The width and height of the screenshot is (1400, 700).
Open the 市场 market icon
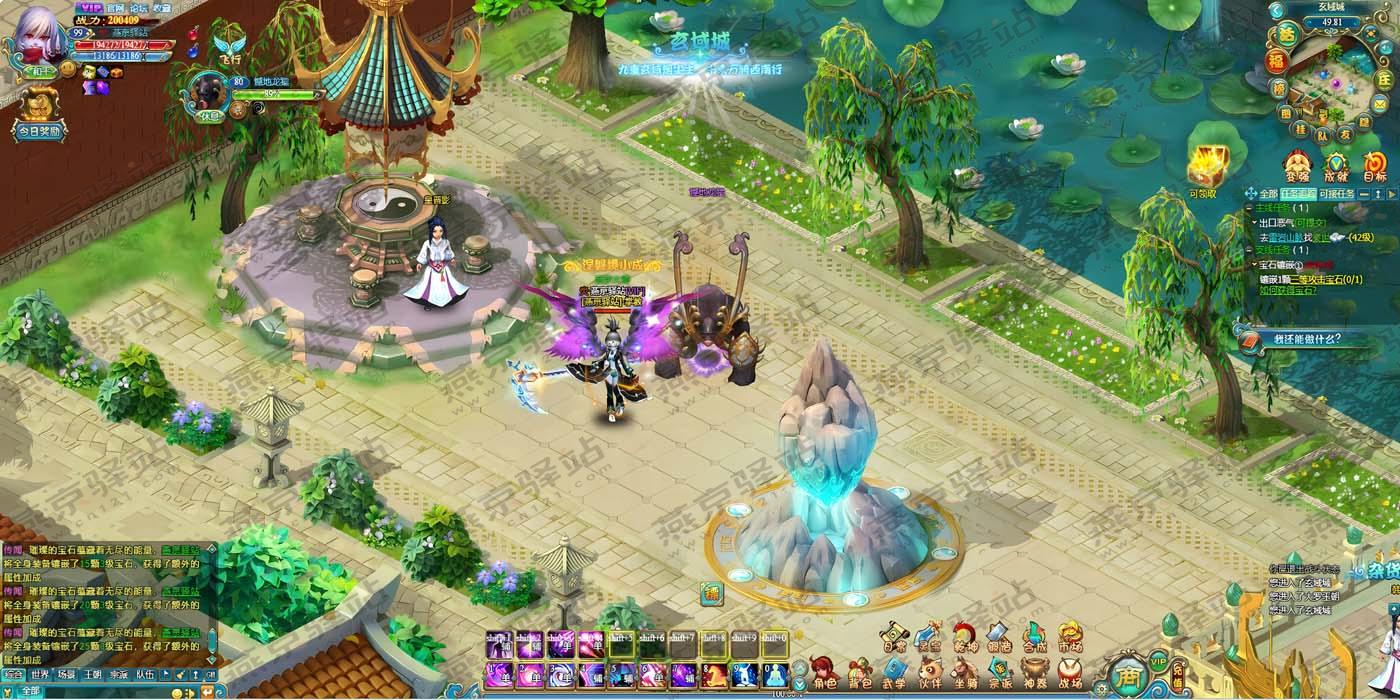click(1069, 637)
